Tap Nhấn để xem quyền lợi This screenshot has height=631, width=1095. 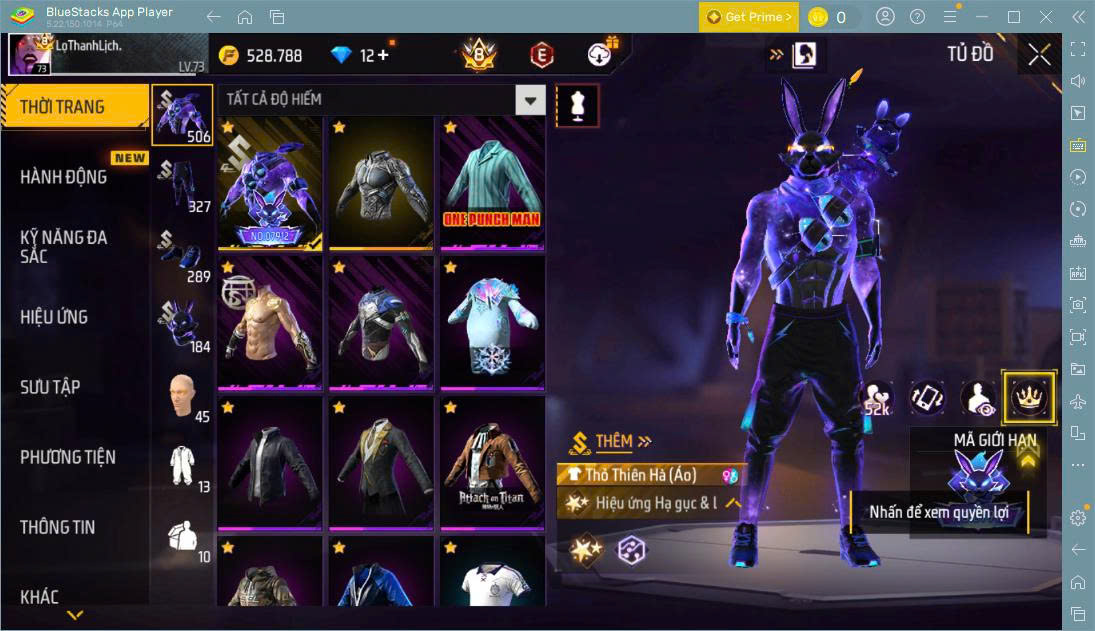[938, 513]
